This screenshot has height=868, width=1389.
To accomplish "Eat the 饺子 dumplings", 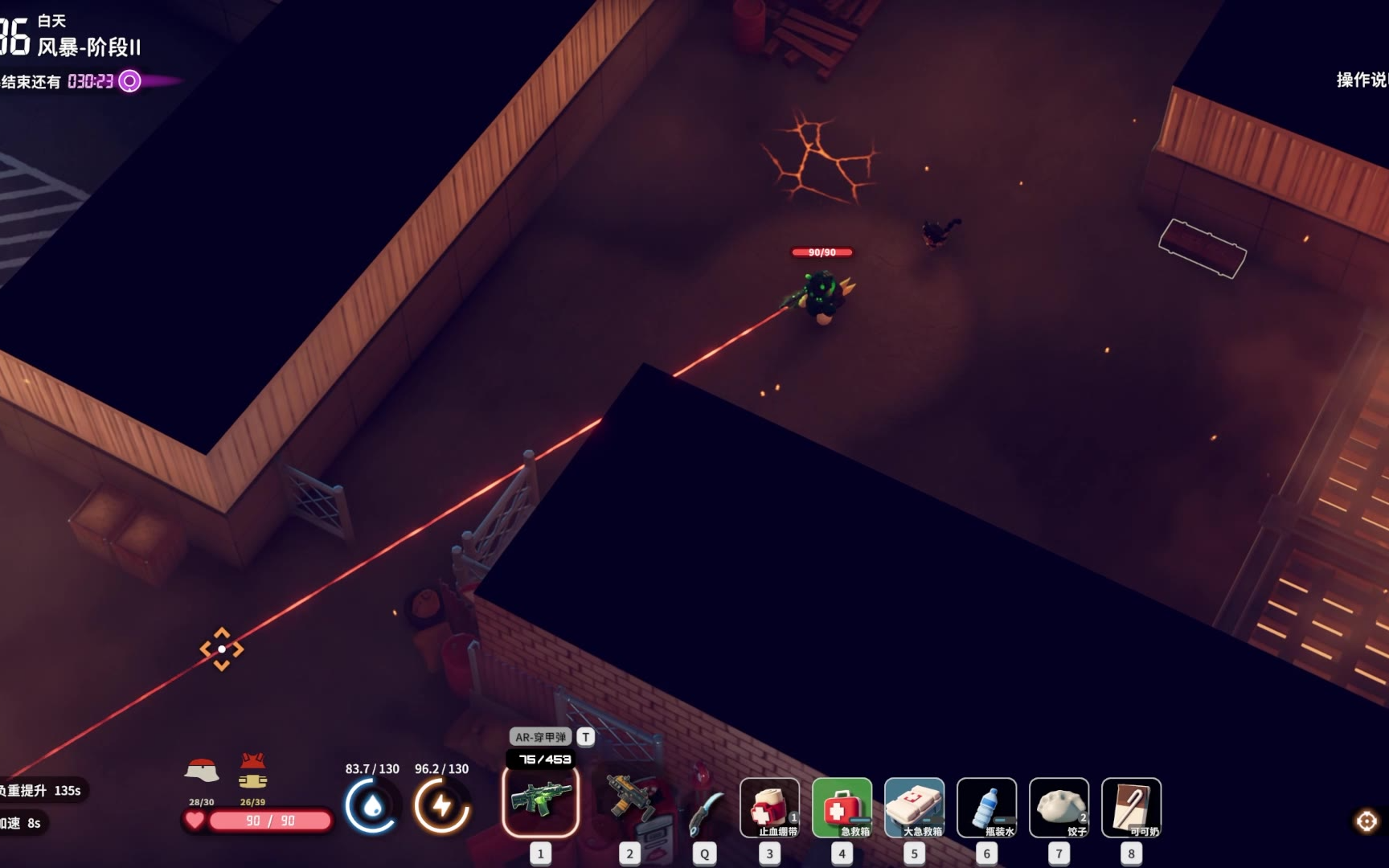I will pos(1059,807).
